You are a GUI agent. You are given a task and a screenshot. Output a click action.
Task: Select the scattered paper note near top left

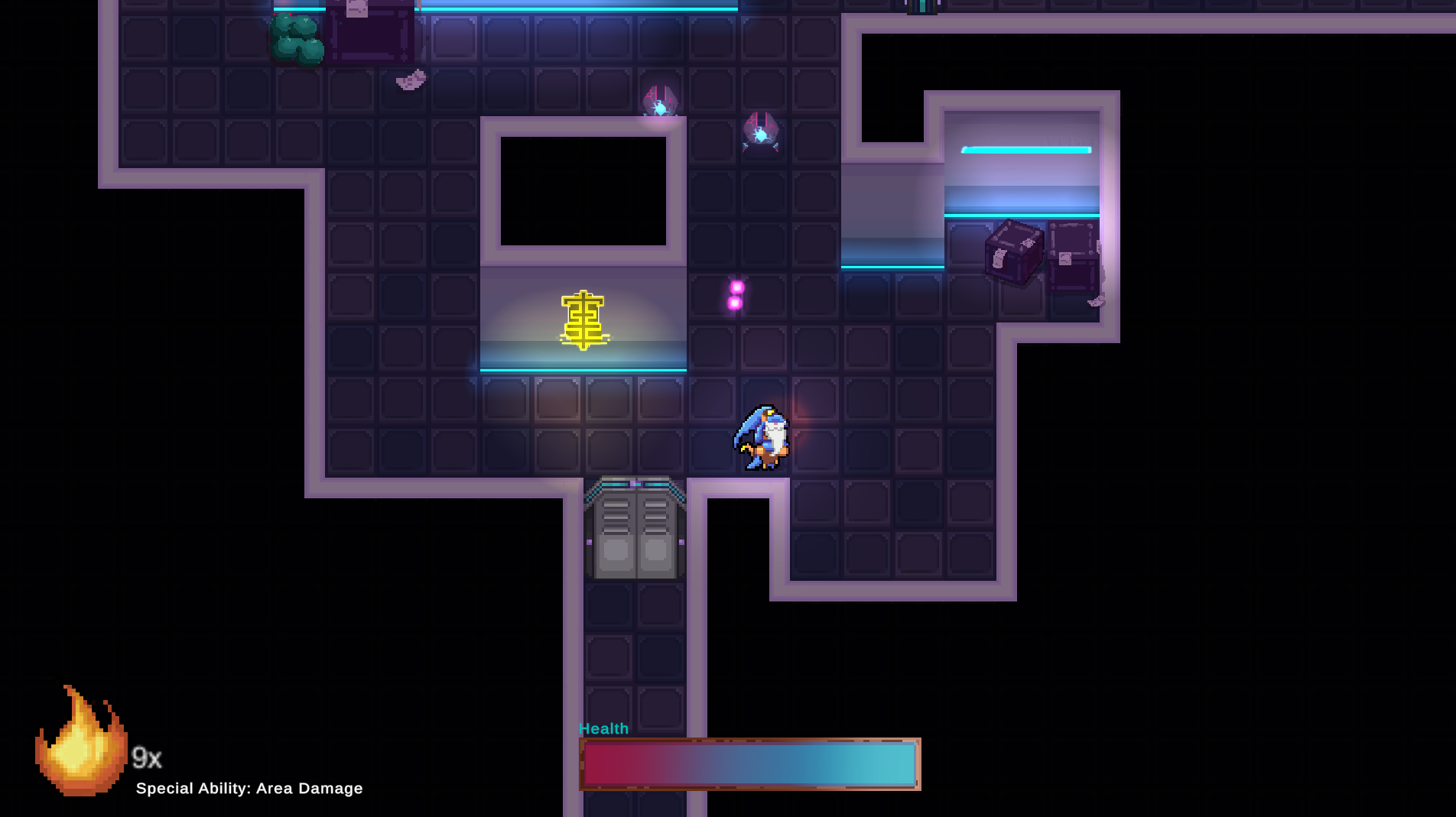(409, 80)
